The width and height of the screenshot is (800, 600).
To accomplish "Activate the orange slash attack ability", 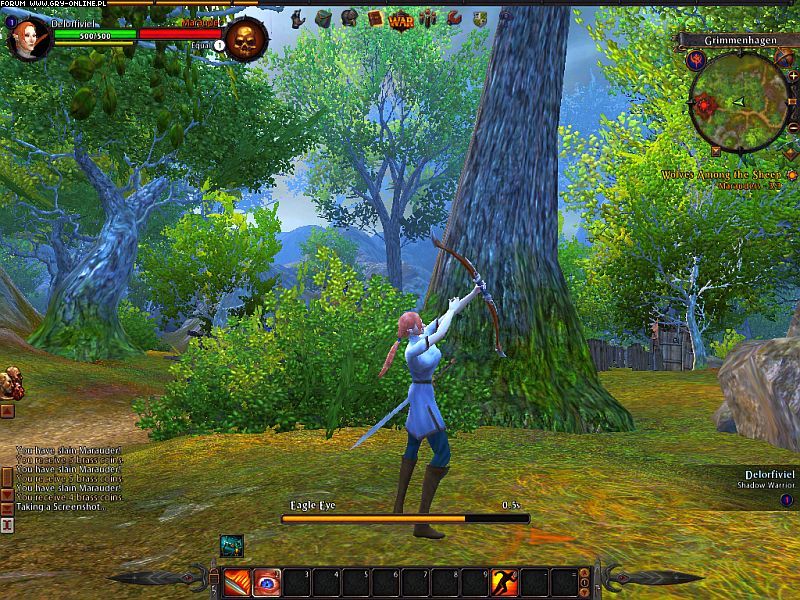I will point(238,582).
